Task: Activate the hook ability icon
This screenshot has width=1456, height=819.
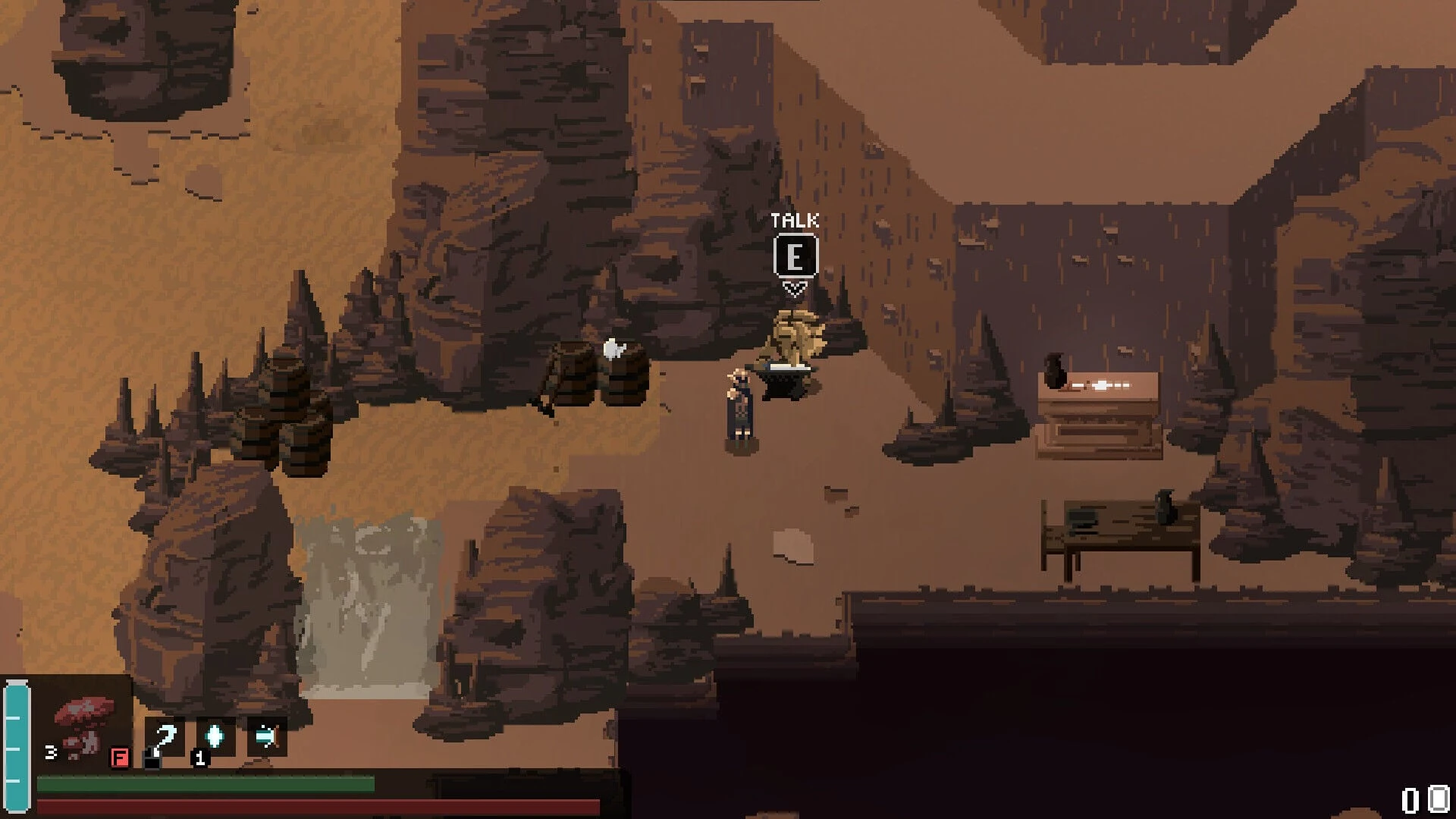Action: point(164,737)
